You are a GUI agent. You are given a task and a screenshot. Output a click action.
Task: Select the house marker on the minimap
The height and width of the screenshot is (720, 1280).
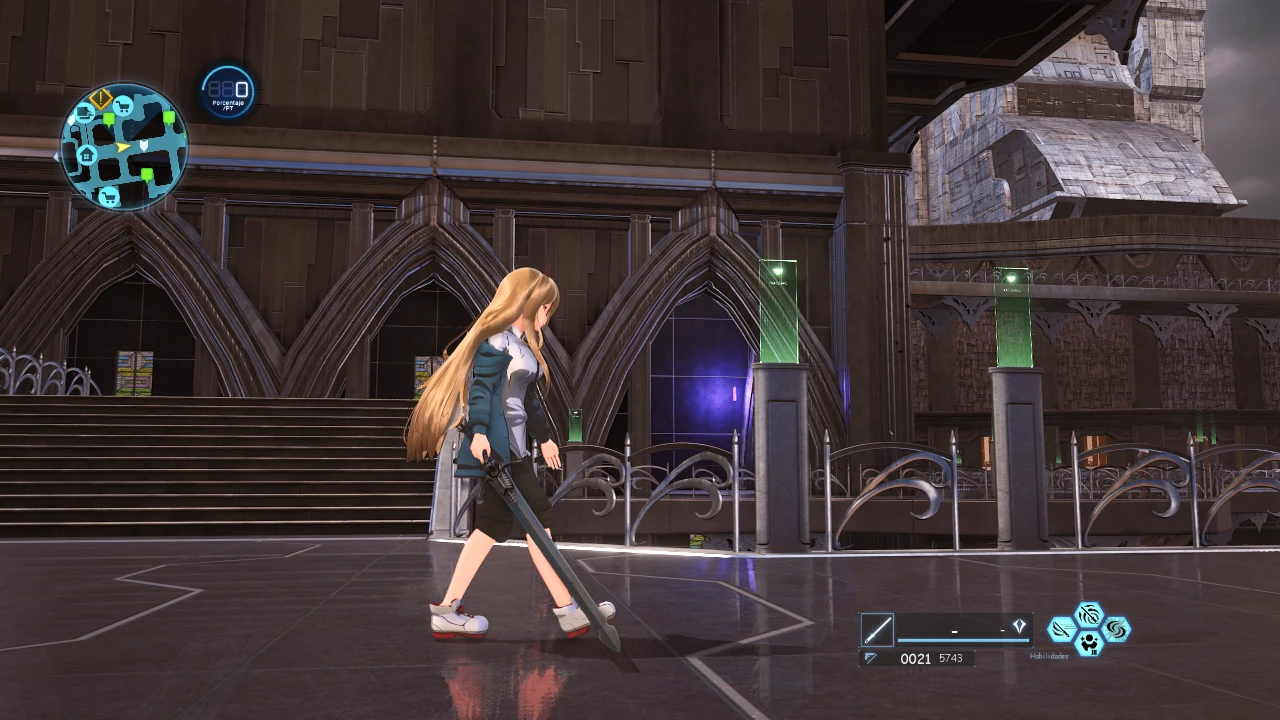87,154
